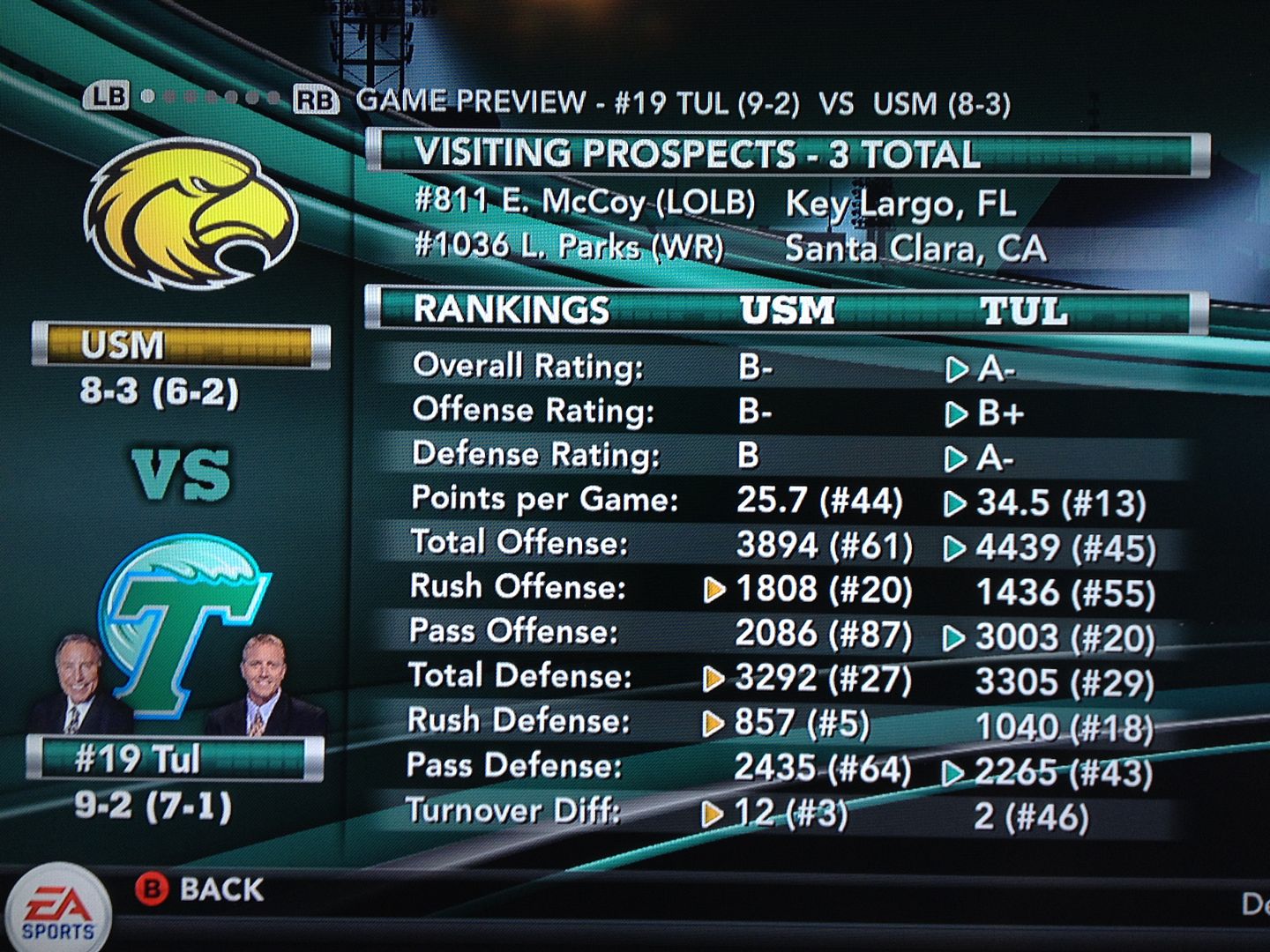Click the #19 Tul team name bar
The width and height of the screenshot is (1270, 952).
point(175,759)
